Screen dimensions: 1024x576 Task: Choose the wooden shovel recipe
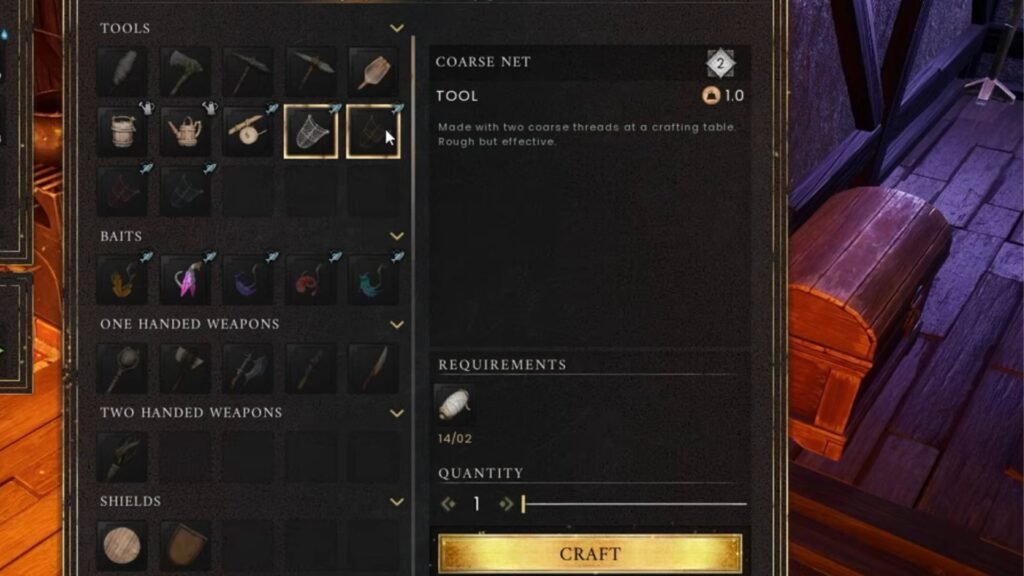(372, 71)
